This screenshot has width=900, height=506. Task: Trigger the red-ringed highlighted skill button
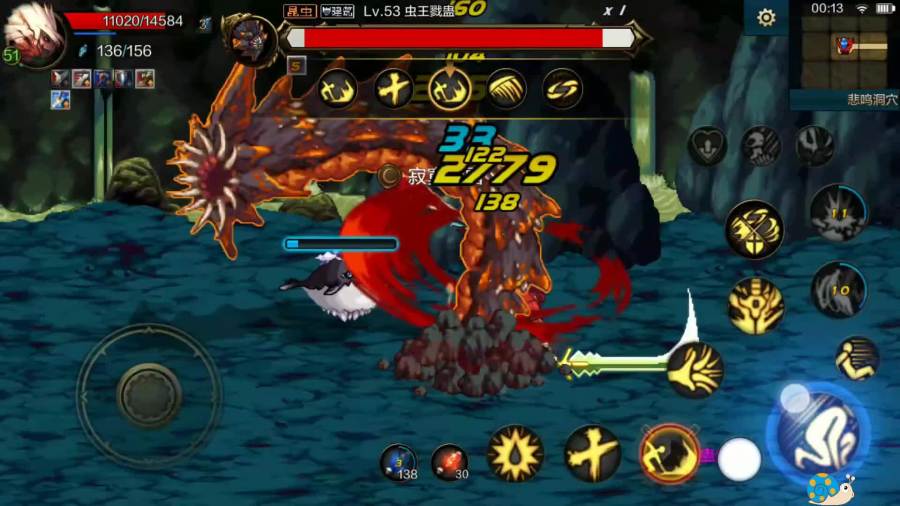click(668, 453)
